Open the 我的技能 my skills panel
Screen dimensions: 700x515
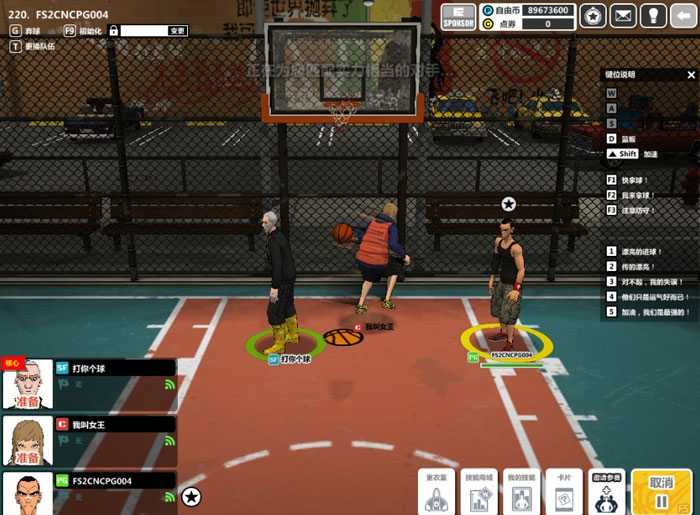click(x=521, y=491)
